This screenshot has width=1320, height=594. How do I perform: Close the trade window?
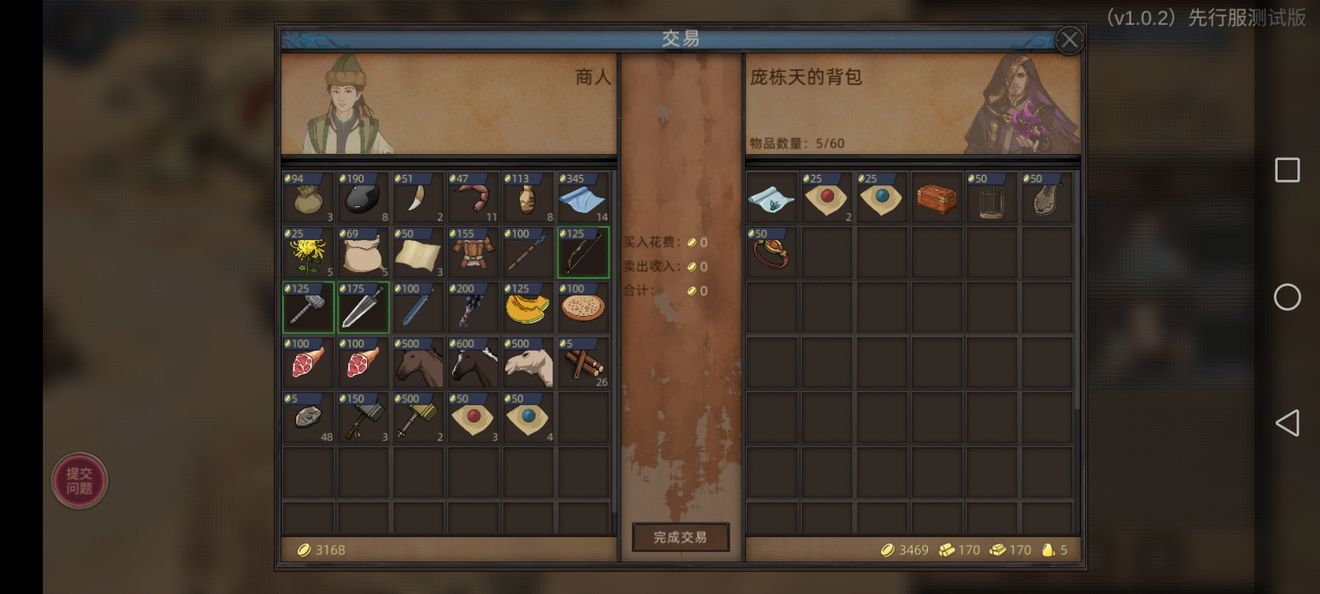(1069, 40)
